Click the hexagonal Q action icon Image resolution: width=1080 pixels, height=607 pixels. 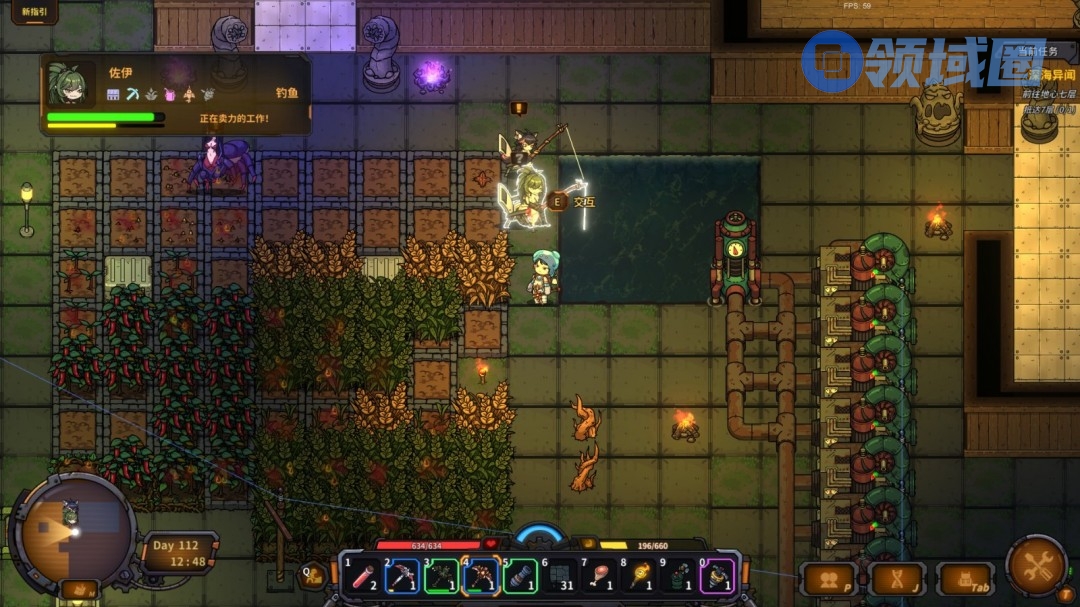point(313,574)
